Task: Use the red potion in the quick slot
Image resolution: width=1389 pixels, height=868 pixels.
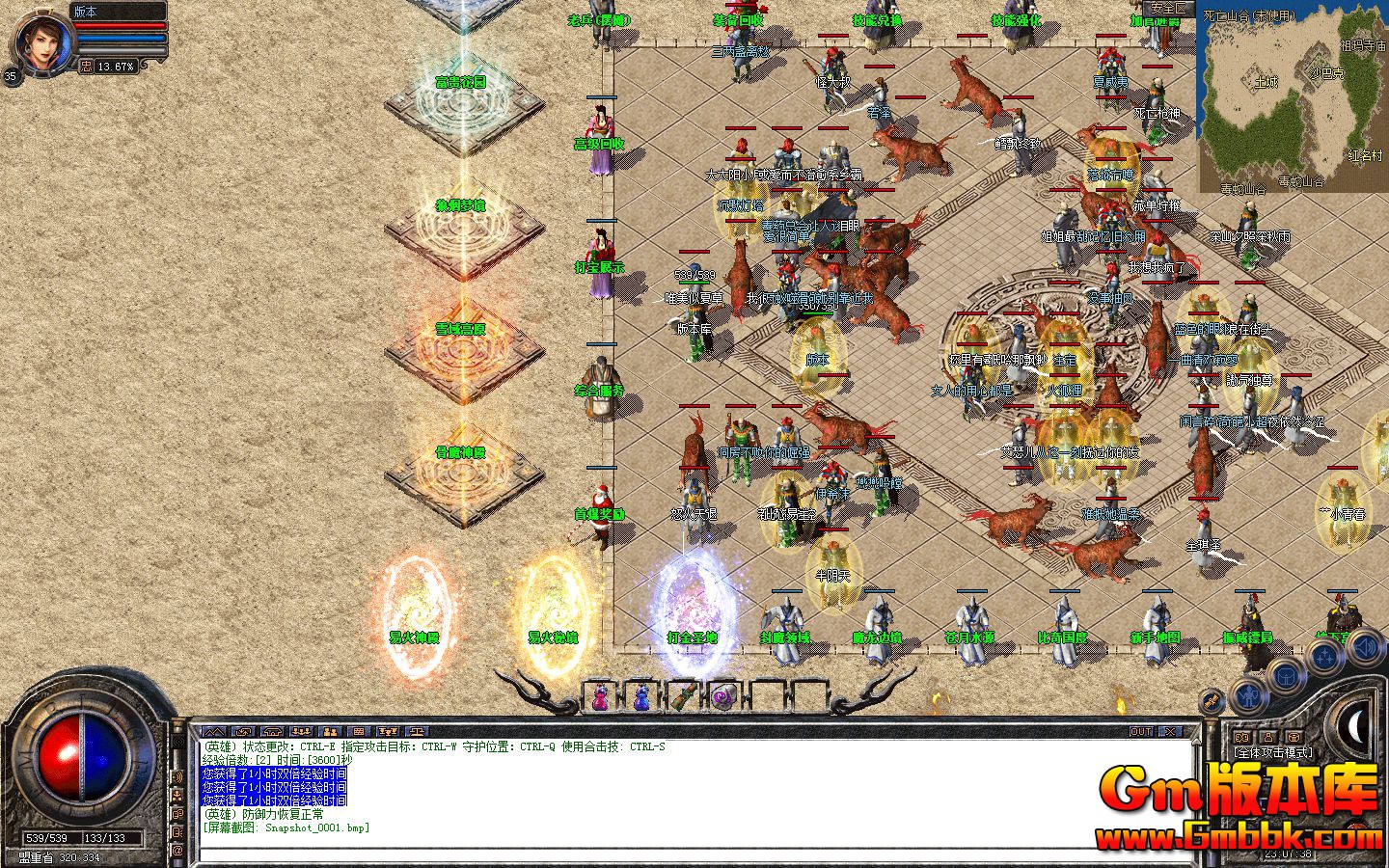Action: (600, 696)
